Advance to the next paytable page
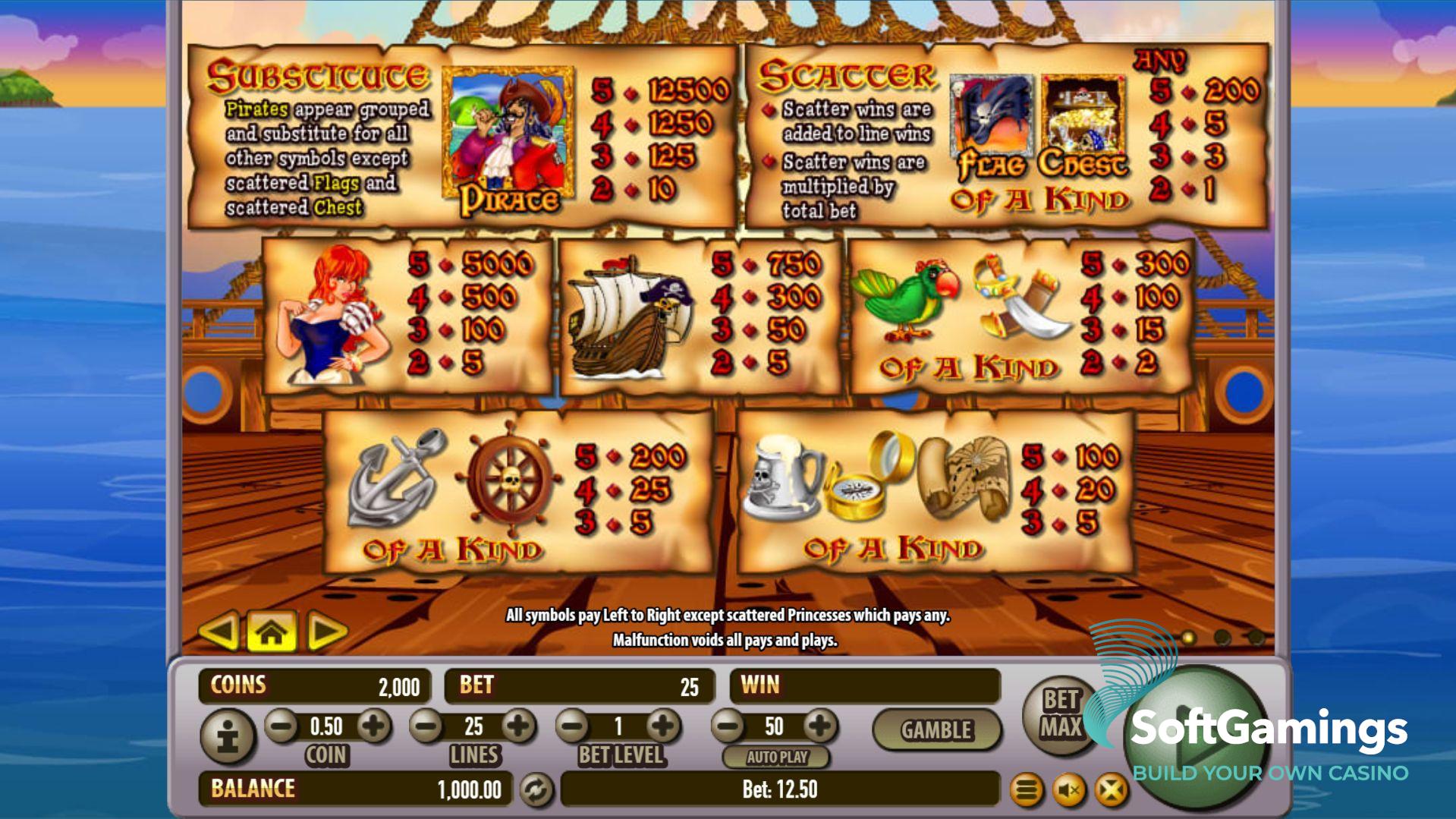Viewport: 1456px width, 819px height. [327, 632]
